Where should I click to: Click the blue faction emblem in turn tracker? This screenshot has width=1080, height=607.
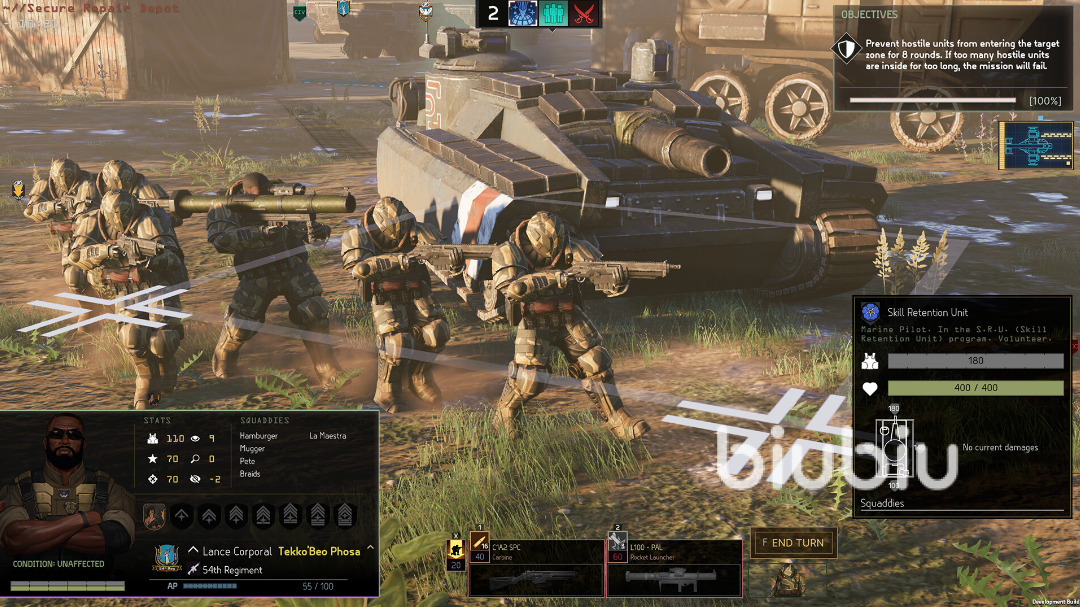click(x=524, y=13)
